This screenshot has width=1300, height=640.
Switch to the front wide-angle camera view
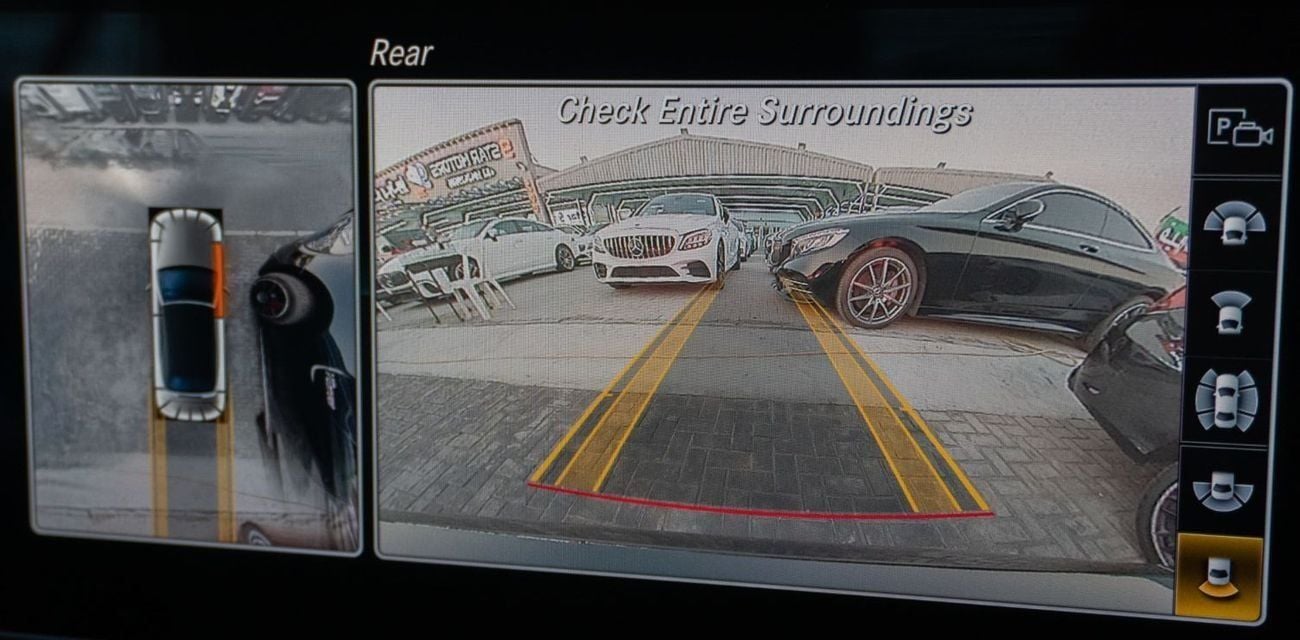coord(1233,224)
